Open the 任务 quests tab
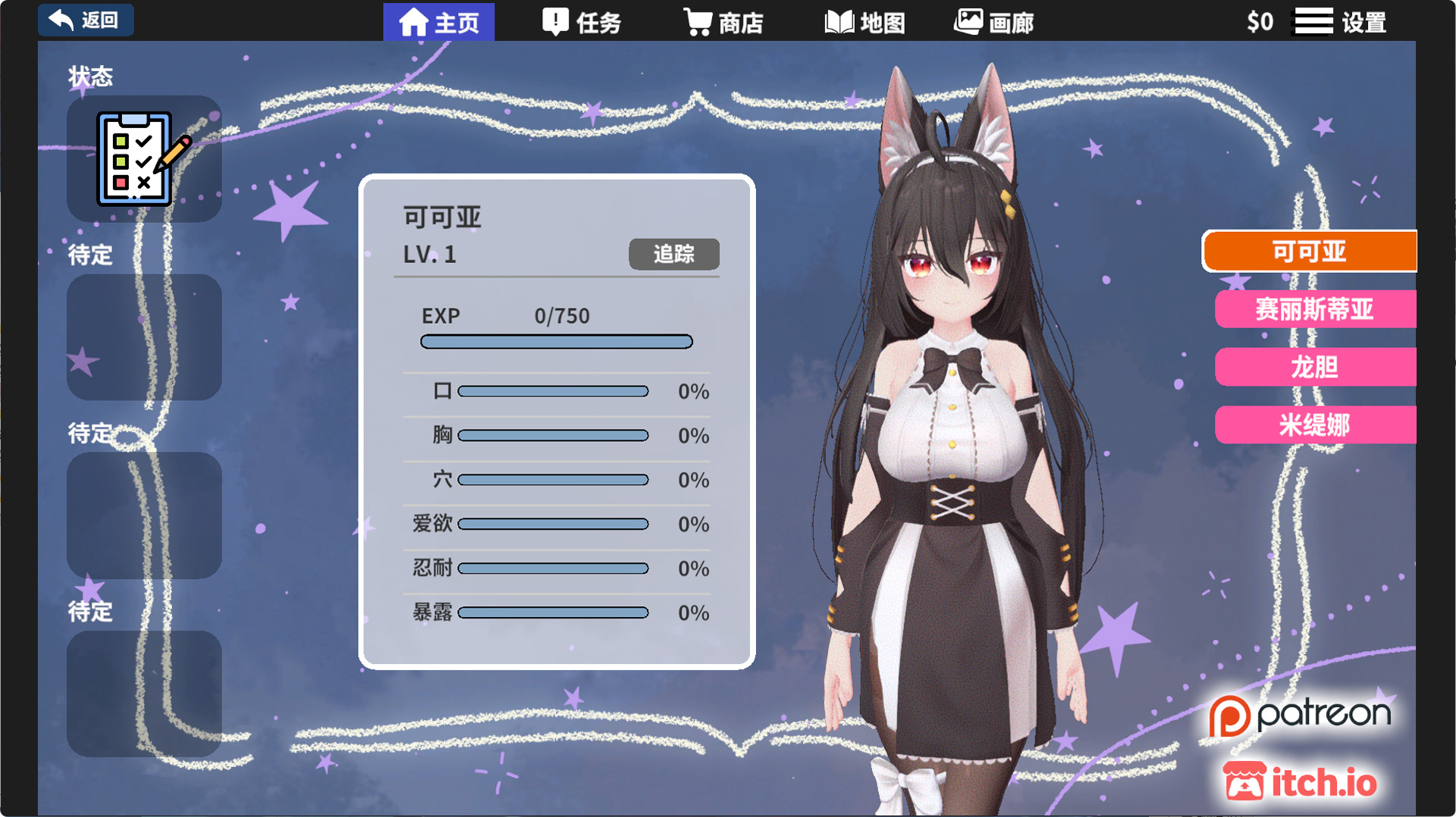1456x817 pixels. pos(582,23)
